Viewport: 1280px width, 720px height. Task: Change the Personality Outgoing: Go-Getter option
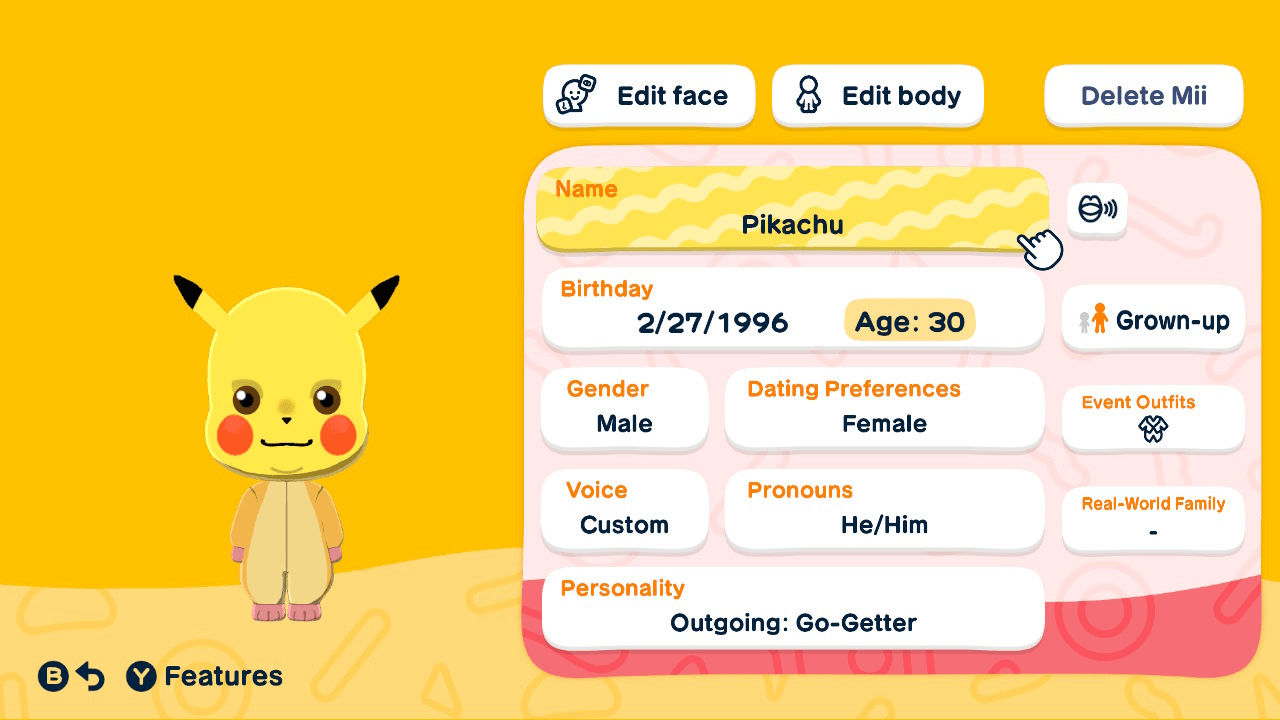(792, 608)
